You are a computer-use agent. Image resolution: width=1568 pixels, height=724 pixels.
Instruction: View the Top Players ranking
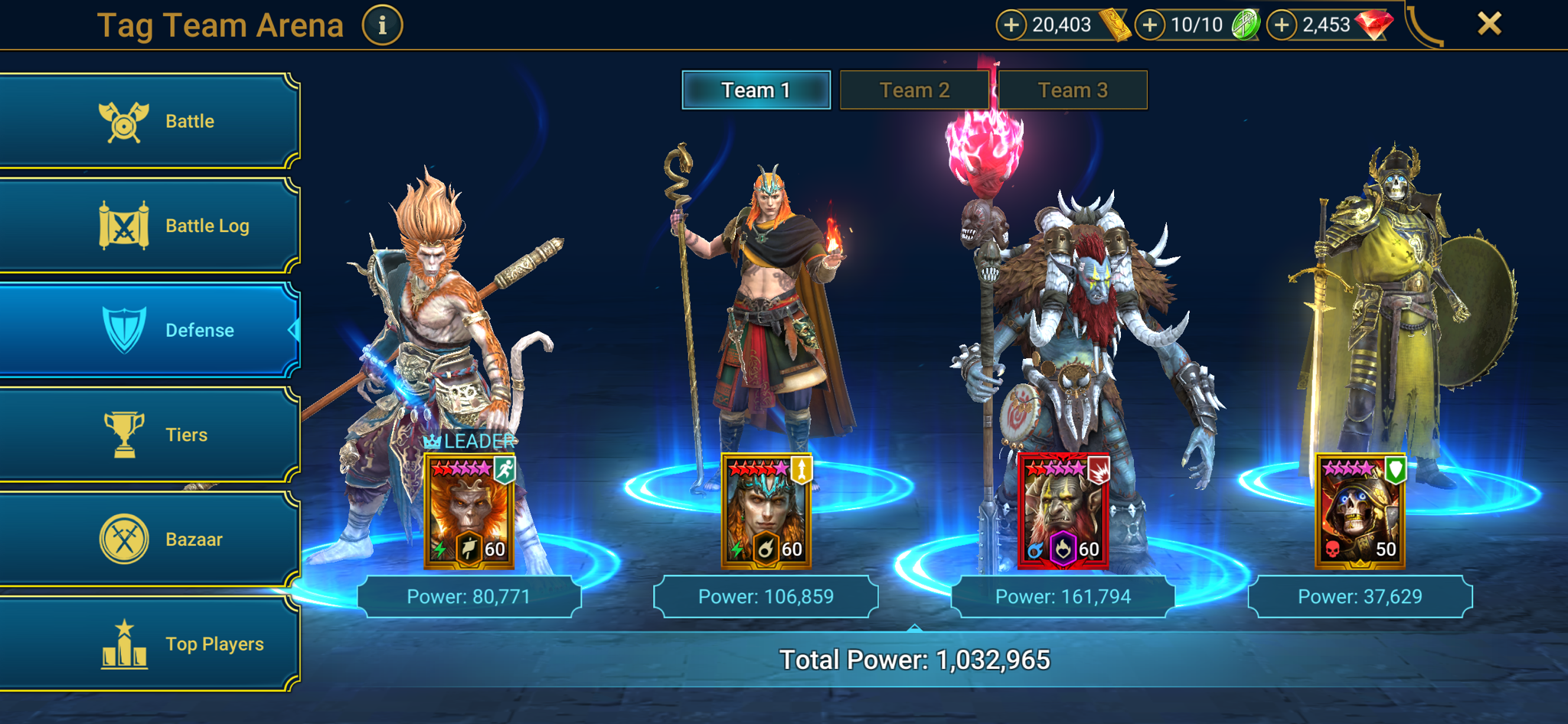[x=149, y=644]
